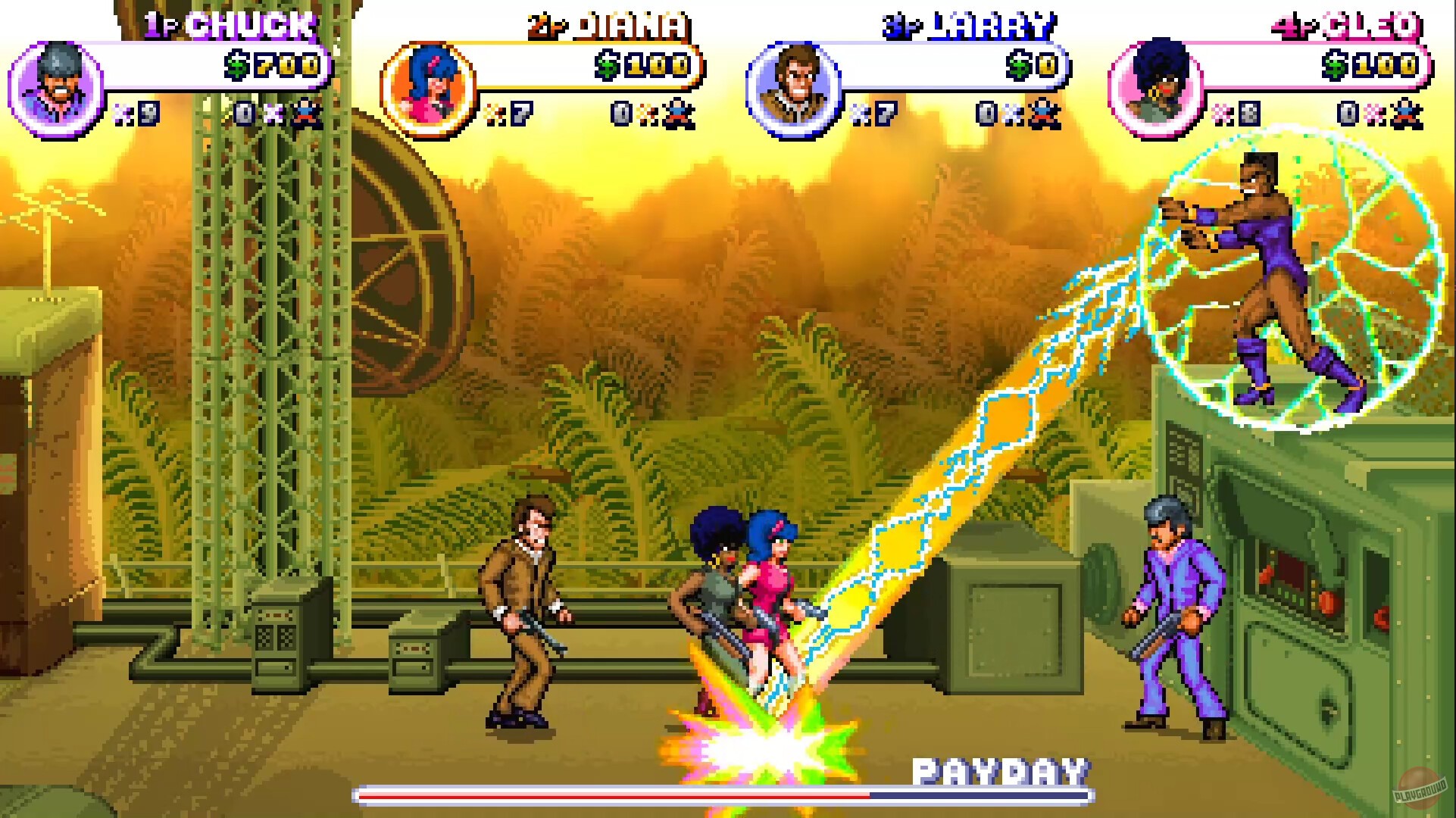Click the kill-counter figure icon under Cleo's name
Viewport: 1456px width, 818px height.
pyautogui.click(x=1406, y=114)
